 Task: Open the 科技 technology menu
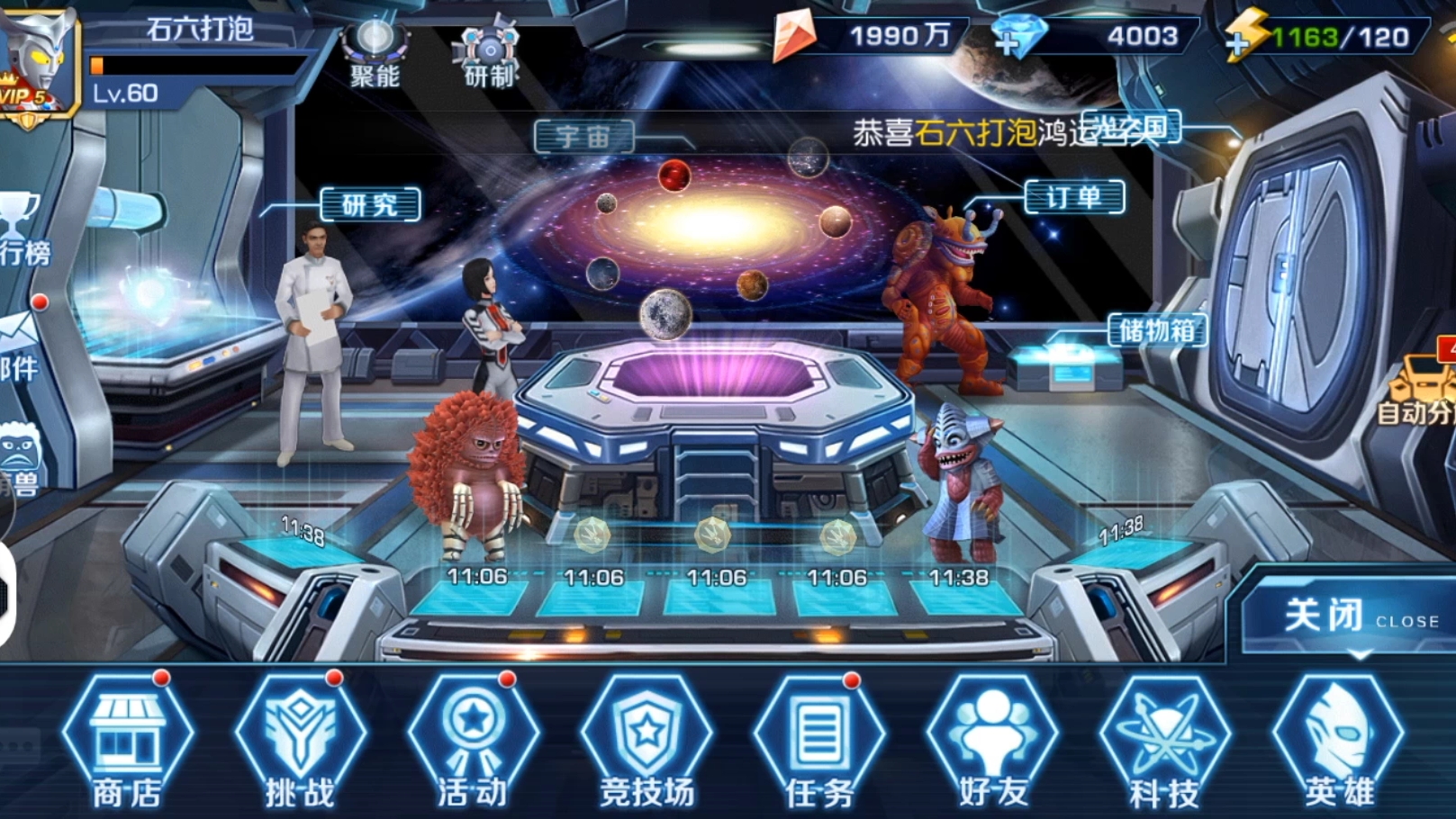point(1165,741)
